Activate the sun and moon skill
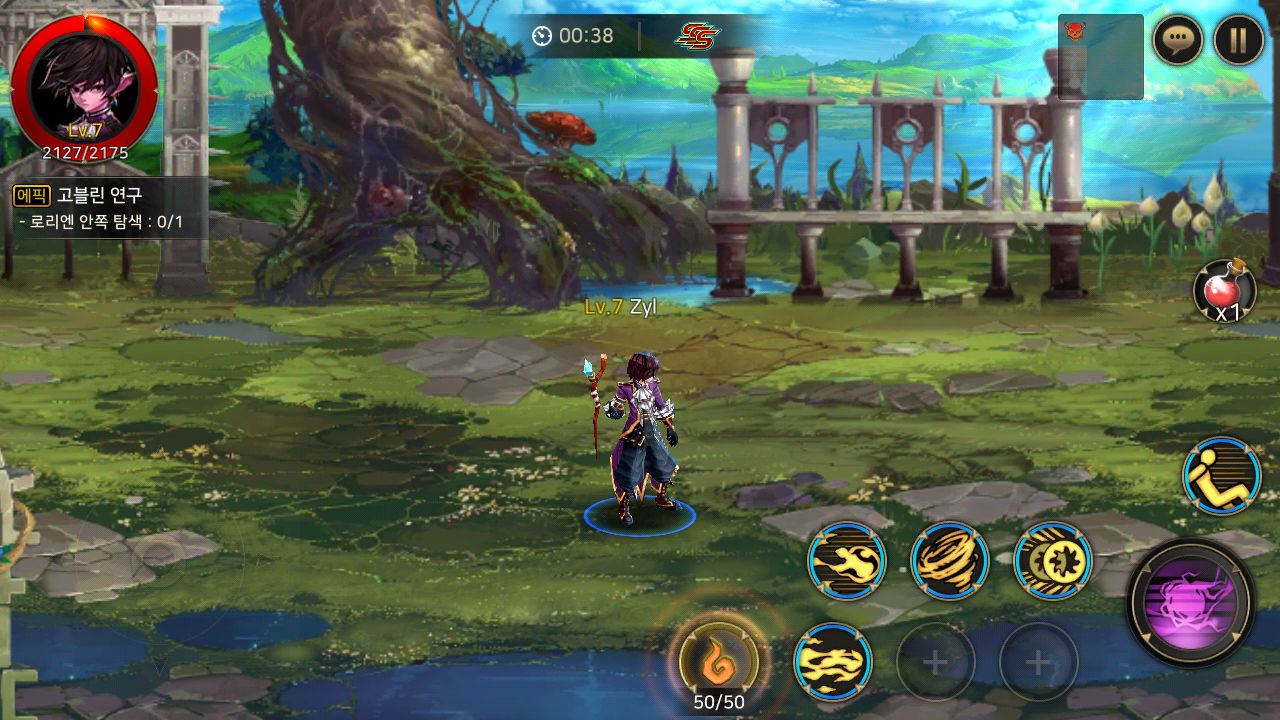Viewport: 1280px width, 720px height. pos(1052,560)
